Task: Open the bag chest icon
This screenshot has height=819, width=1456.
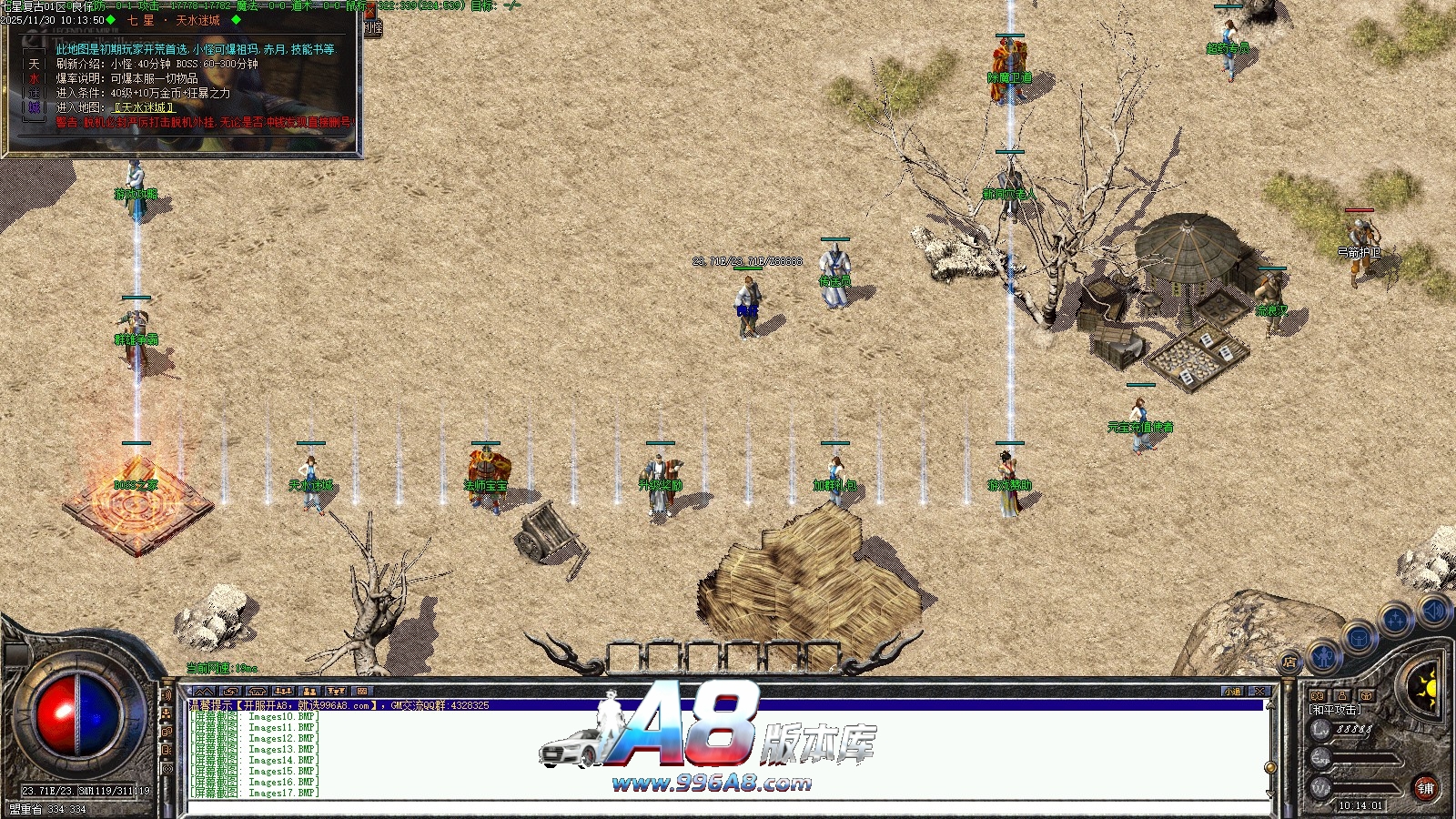Action: coord(1360,637)
